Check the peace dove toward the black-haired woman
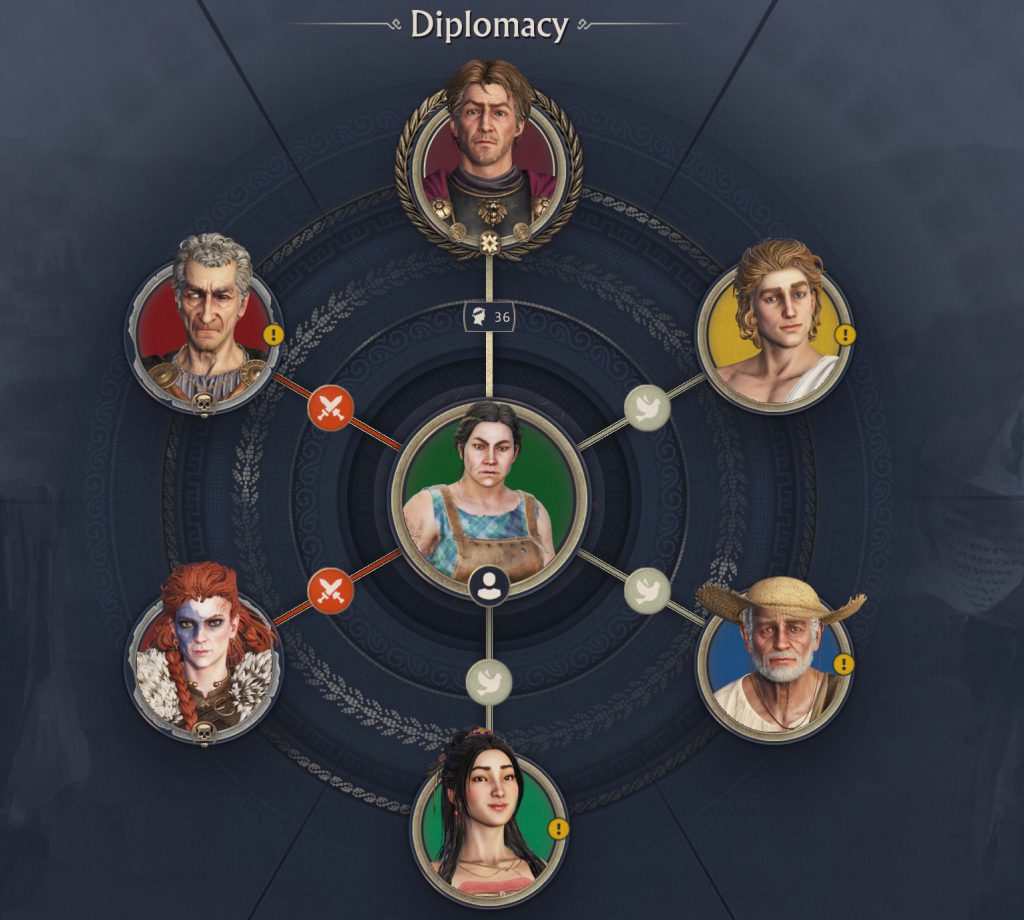The height and width of the screenshot is (920, 1024). (x=489, y=681)
